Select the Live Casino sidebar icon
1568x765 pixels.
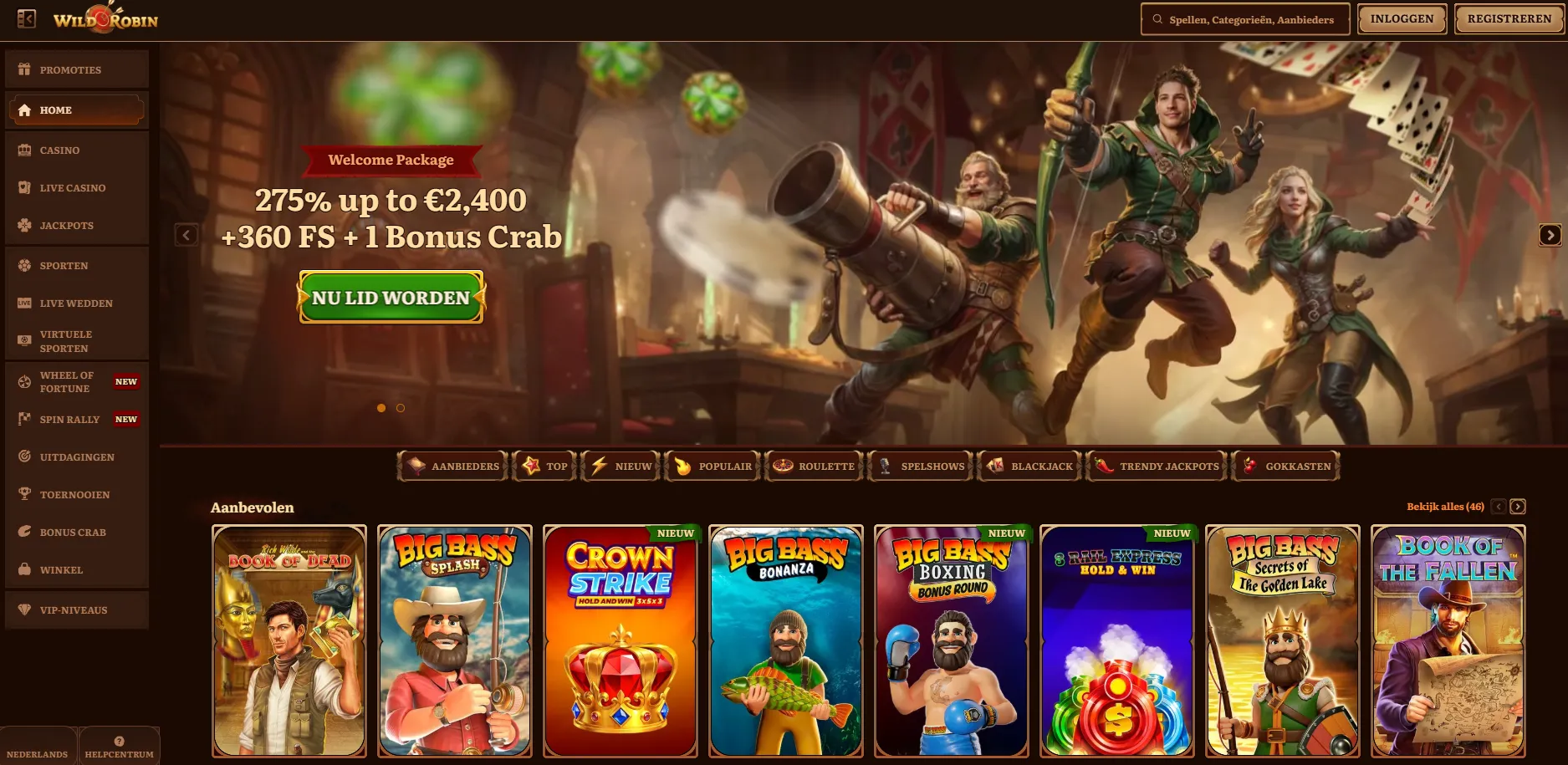[24, 187]
